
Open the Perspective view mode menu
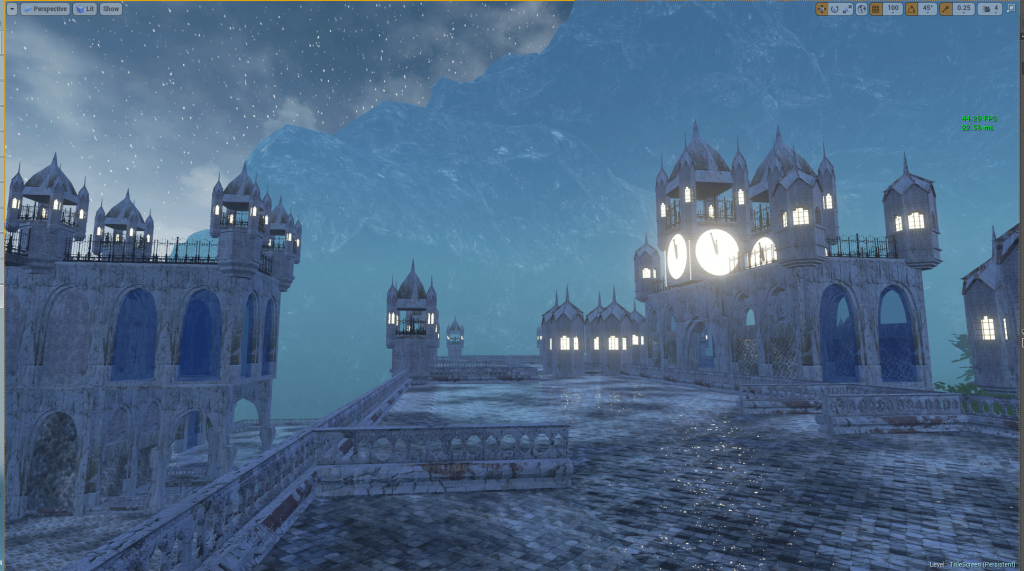click(46, 9)
